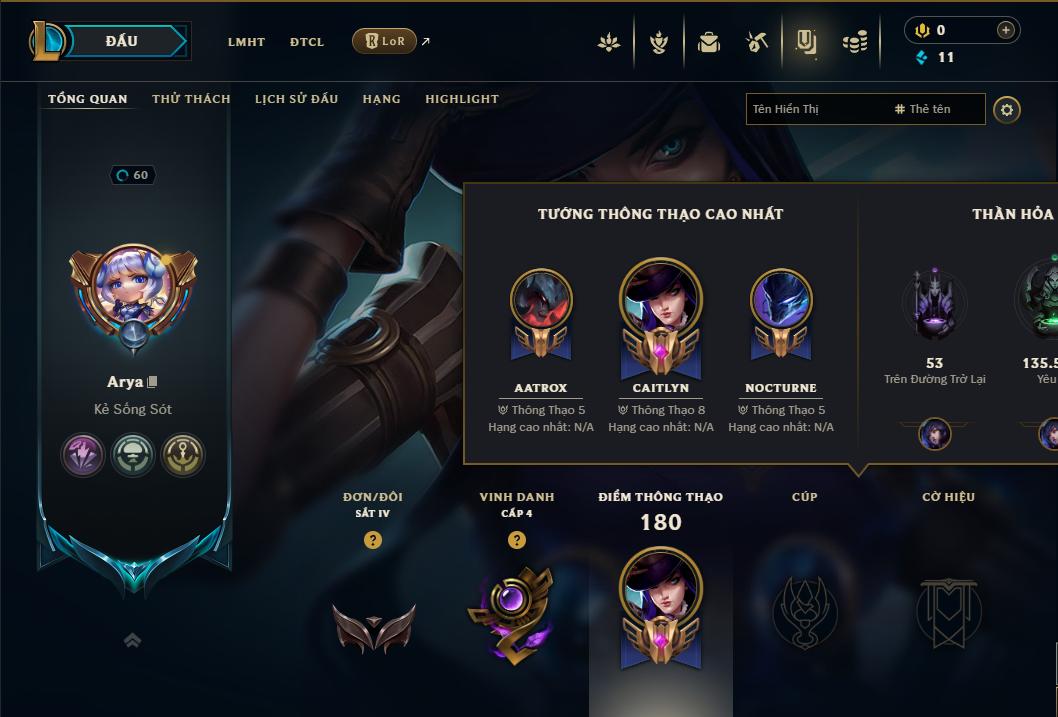Type in the Tên Hiển Thị search field
Image resolution: width=1058 pixels, height=717 pixels.
point(815,109)
